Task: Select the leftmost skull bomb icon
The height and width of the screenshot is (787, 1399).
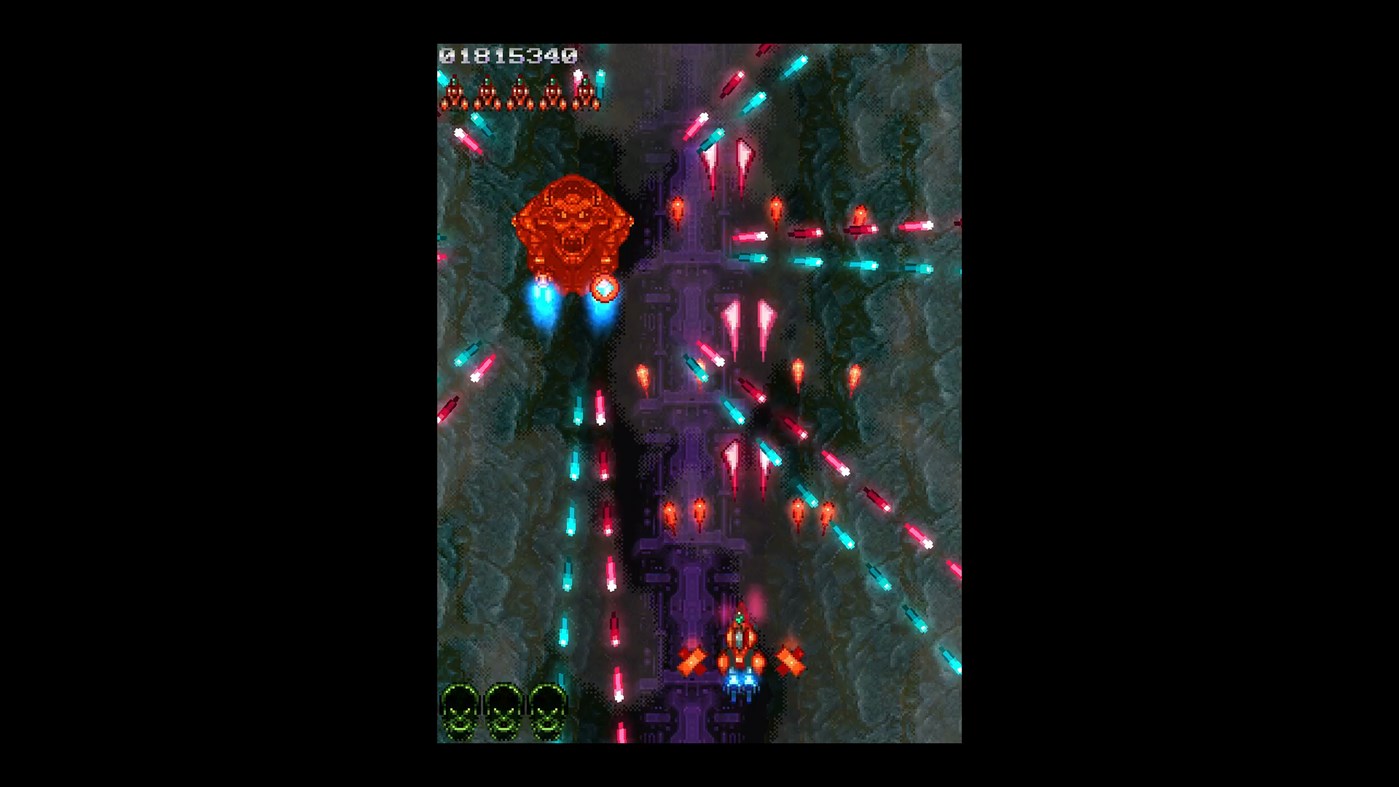Action: [459, 707]
